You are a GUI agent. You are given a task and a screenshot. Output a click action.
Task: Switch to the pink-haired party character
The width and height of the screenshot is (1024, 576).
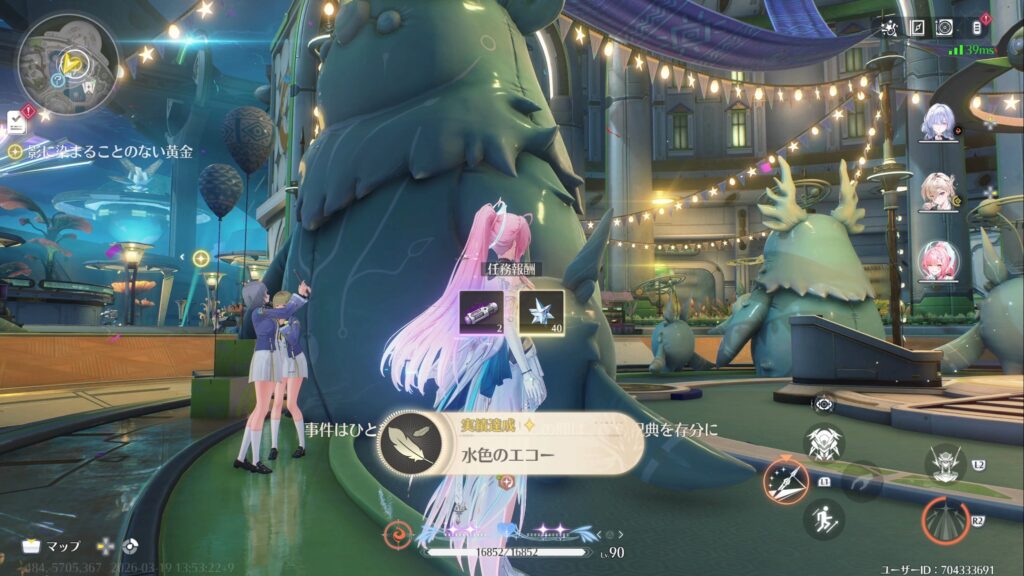pos(940,262)
